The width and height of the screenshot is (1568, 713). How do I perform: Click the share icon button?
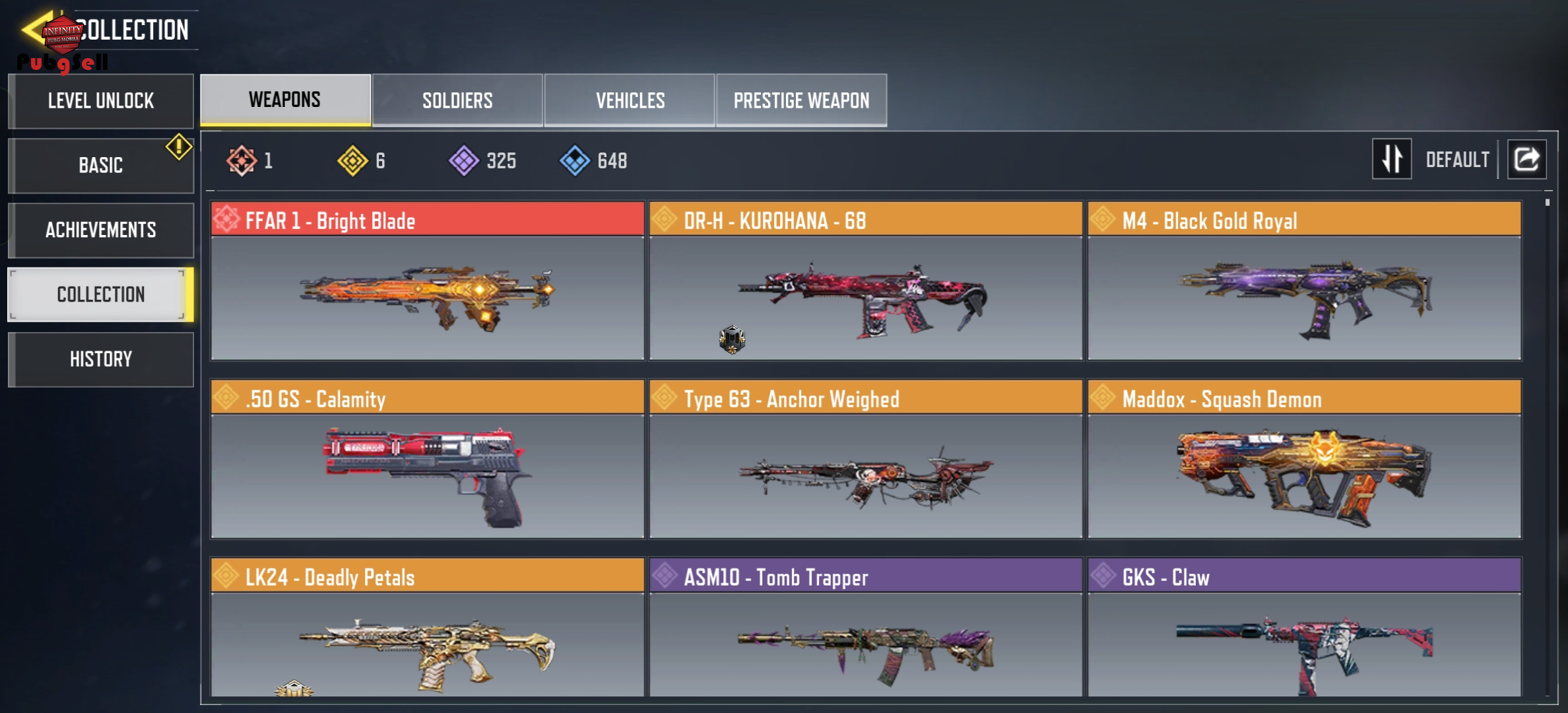point(1526,159)
